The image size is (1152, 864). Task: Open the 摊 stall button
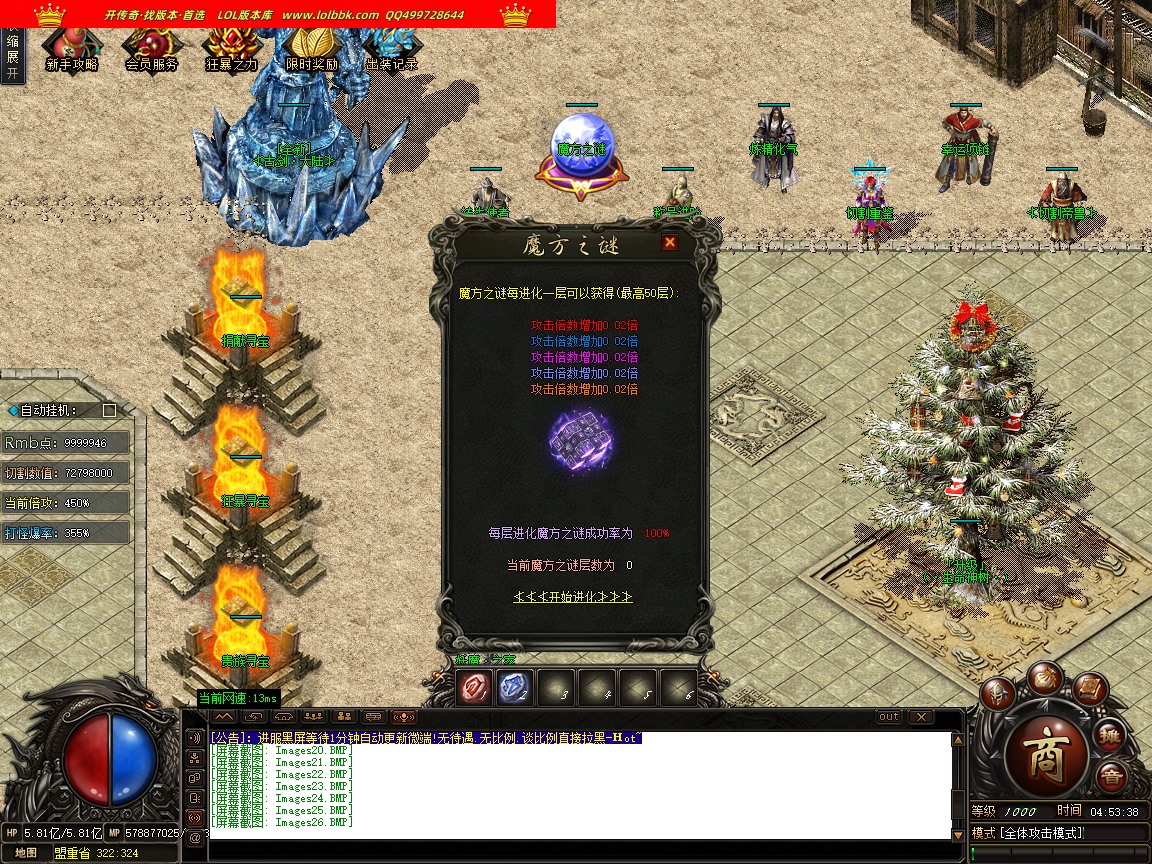click(1110, 736)
